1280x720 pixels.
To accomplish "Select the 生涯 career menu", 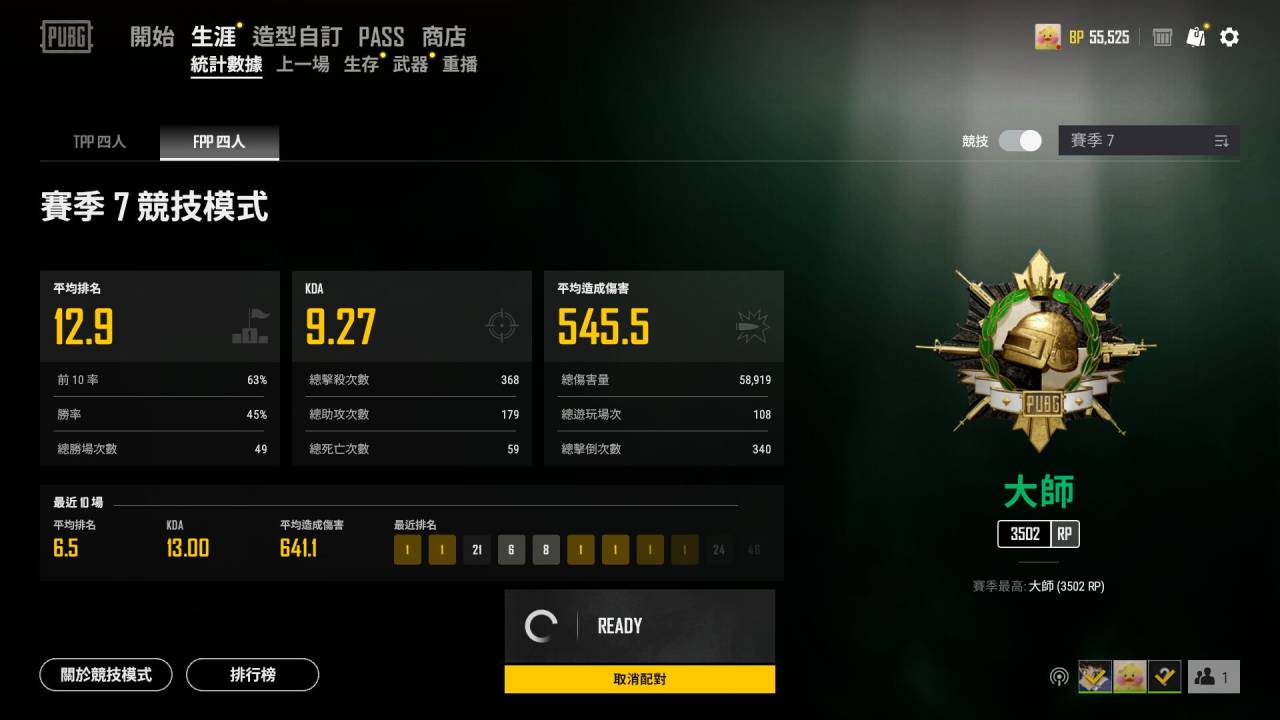I will click(x=213, y=37).
